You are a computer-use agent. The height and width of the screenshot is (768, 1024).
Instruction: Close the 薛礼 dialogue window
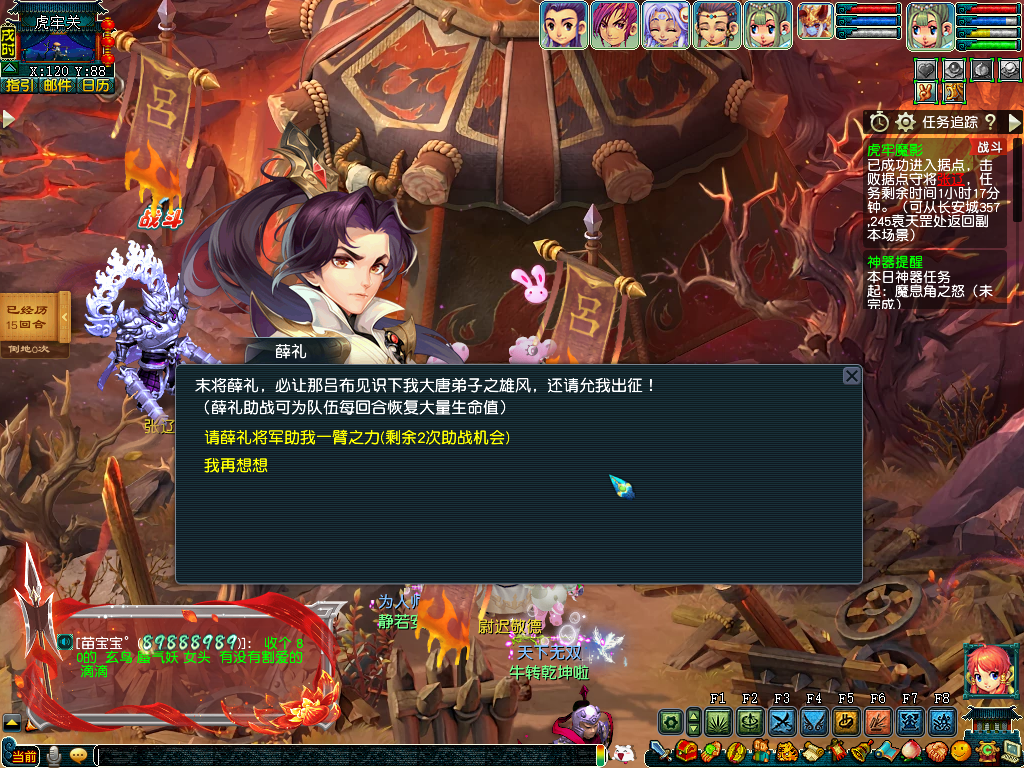[x=851, y=376]
